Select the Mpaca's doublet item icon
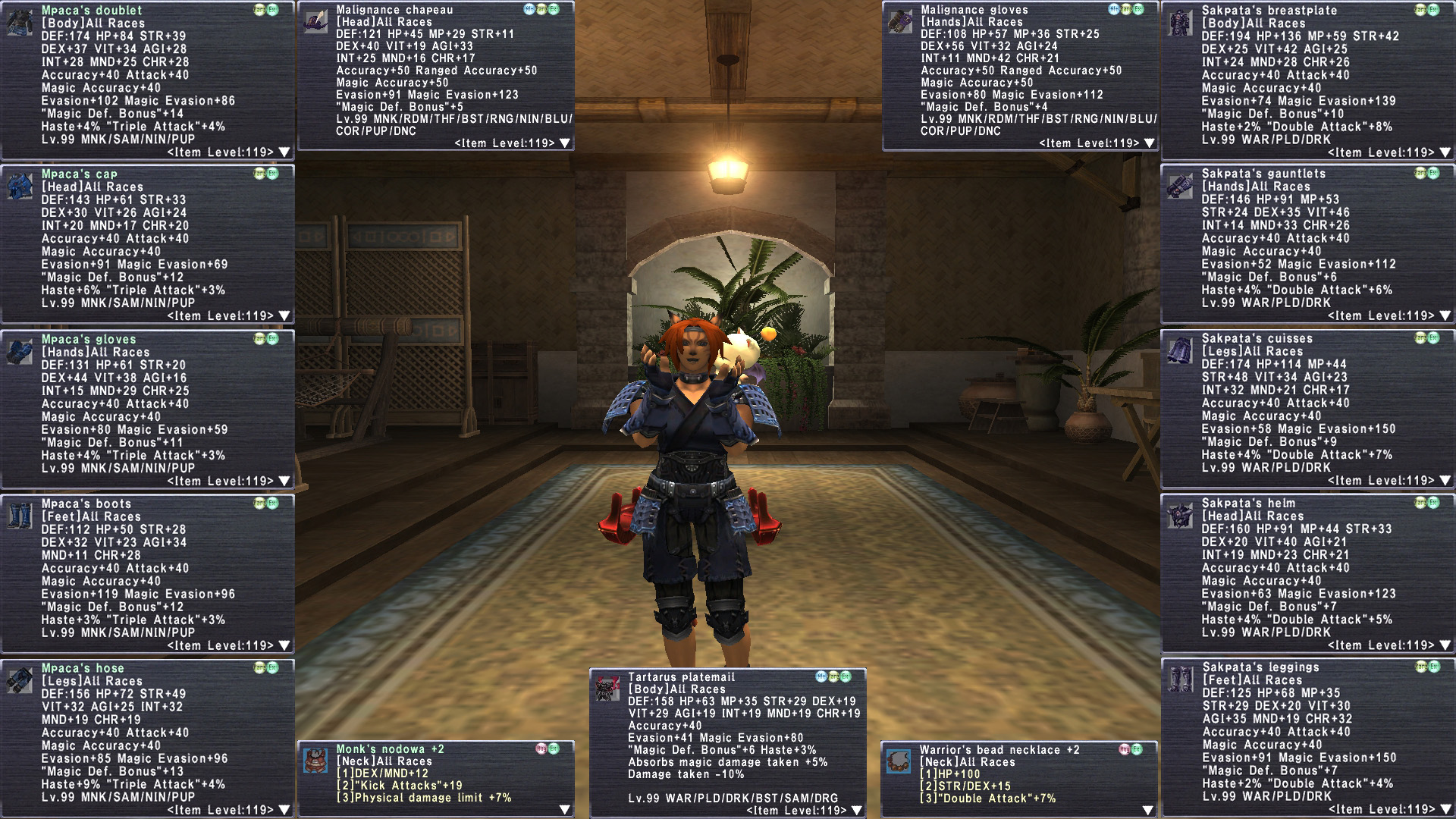The image size is (1456, 819). [x=20, y=21]
